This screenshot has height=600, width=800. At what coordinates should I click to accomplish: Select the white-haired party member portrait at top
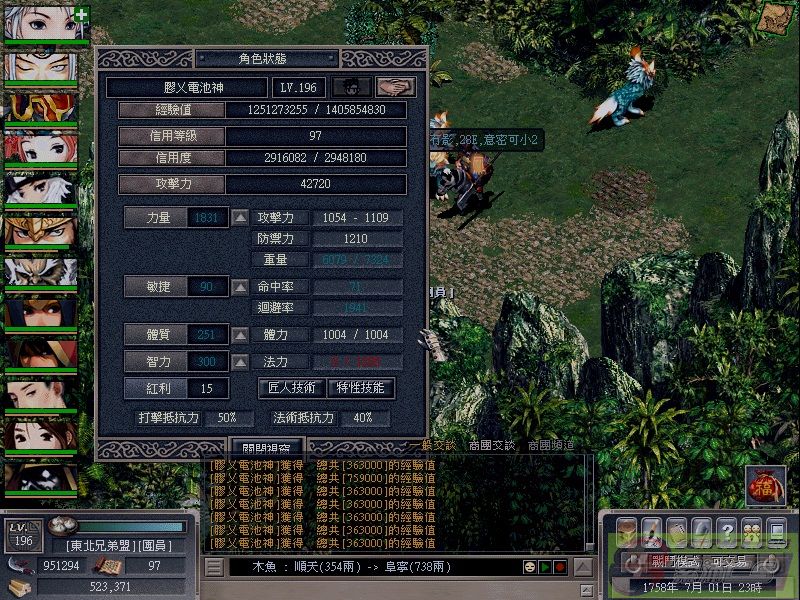[47, 22]
